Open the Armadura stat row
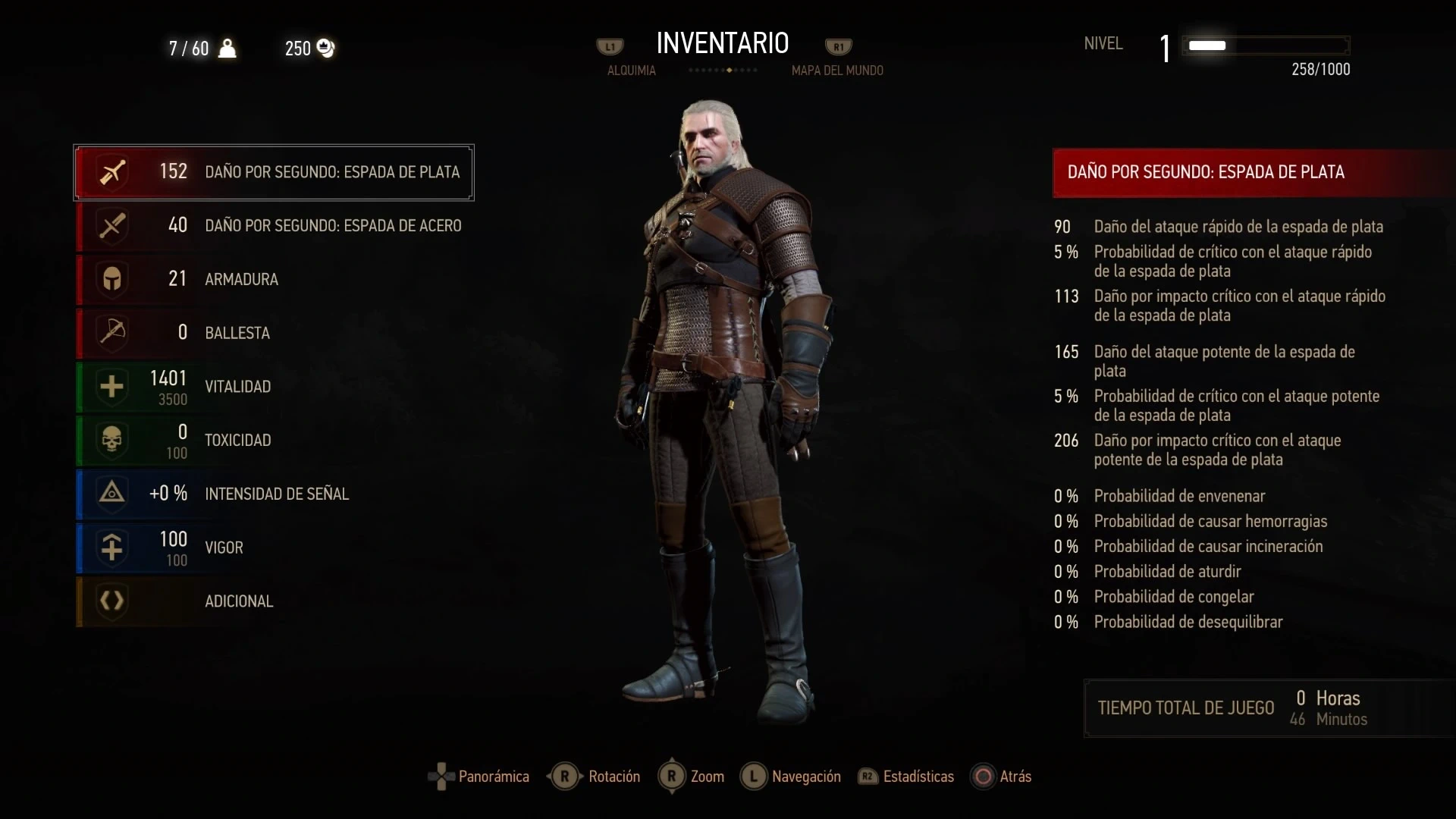Screen dimensions: 1456x819 (274, 279)
